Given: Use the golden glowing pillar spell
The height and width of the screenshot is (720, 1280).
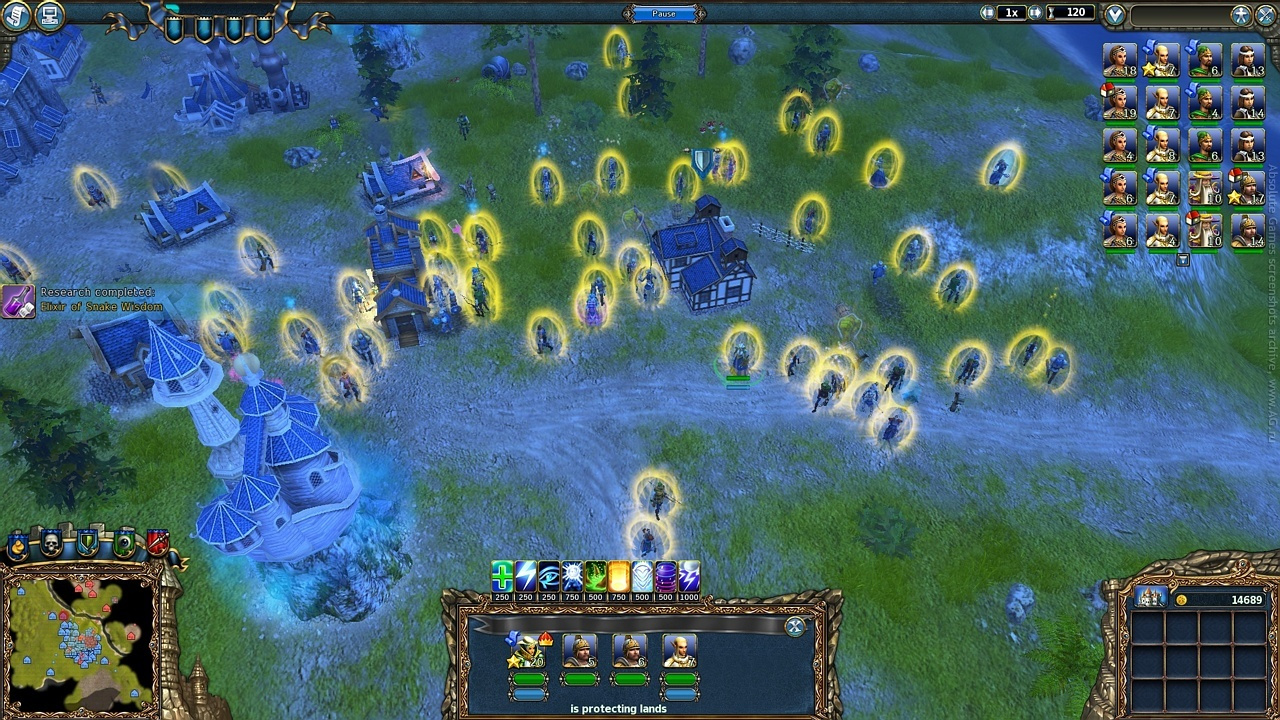Looking at the screenshot, I should point(619,576).
